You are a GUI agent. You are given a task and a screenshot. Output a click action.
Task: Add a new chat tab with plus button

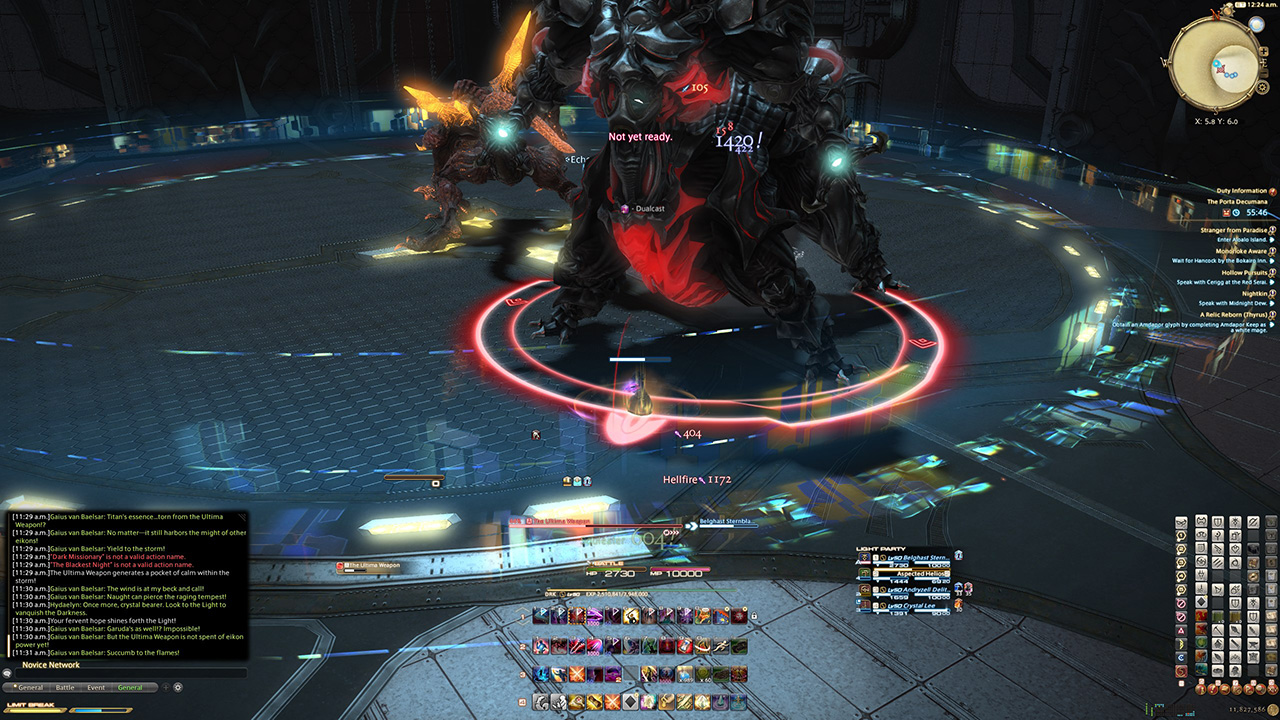[166, 688]
